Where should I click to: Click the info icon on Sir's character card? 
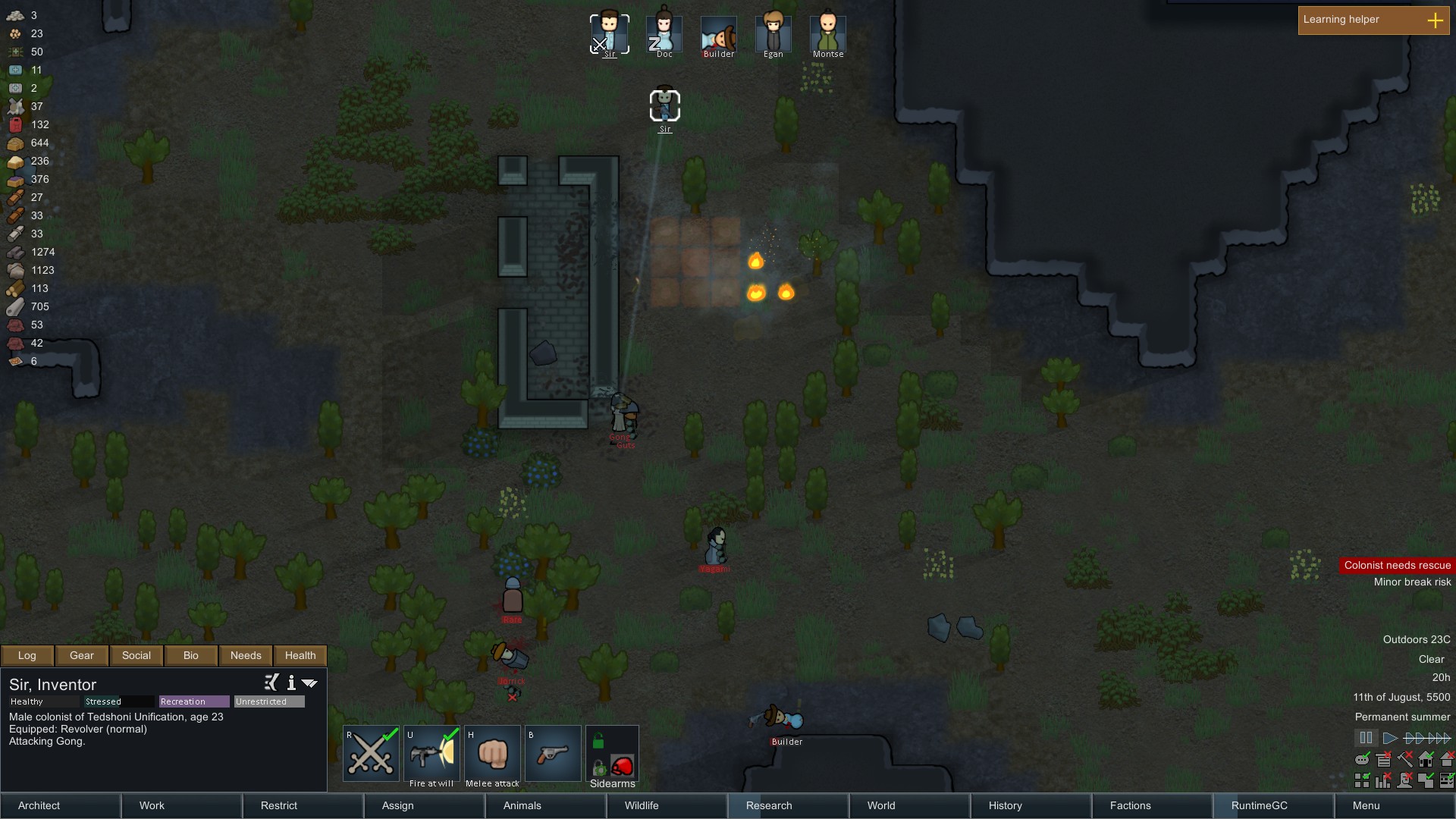291,683
